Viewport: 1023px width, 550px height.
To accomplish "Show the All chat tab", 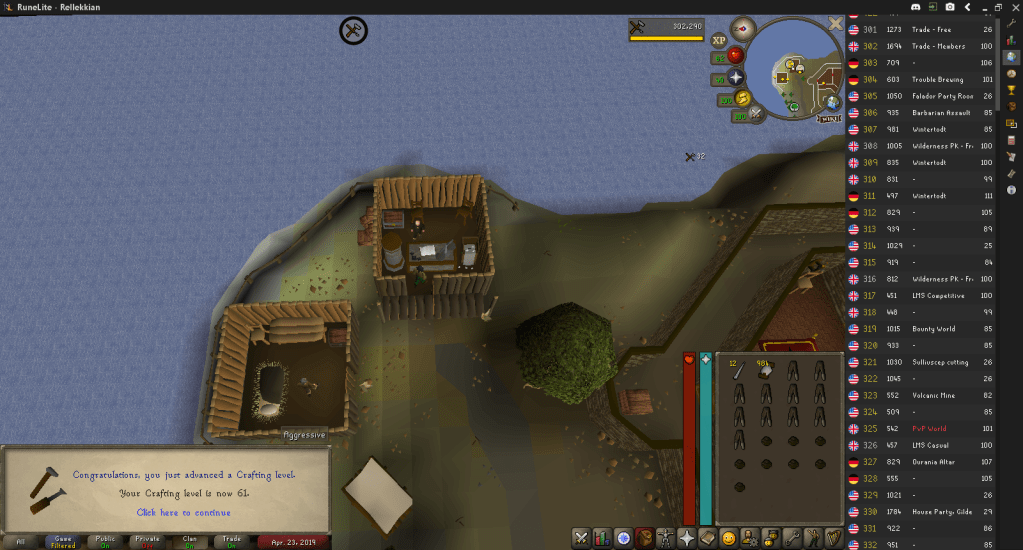I will pos(21,542).
